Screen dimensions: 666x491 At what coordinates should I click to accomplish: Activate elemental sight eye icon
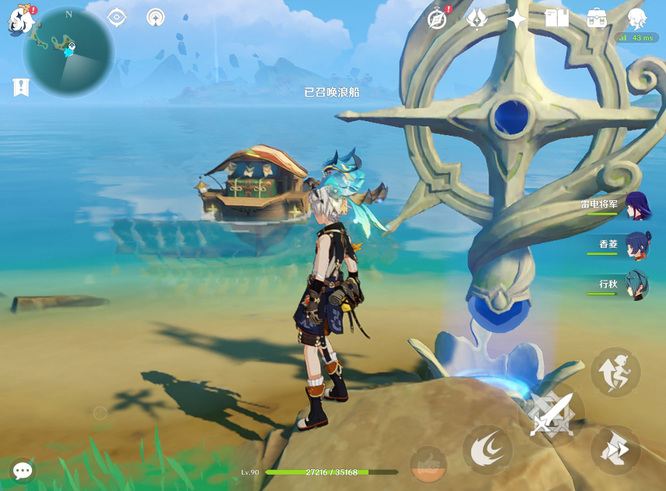pyautogui.click(x=117, y=18)
